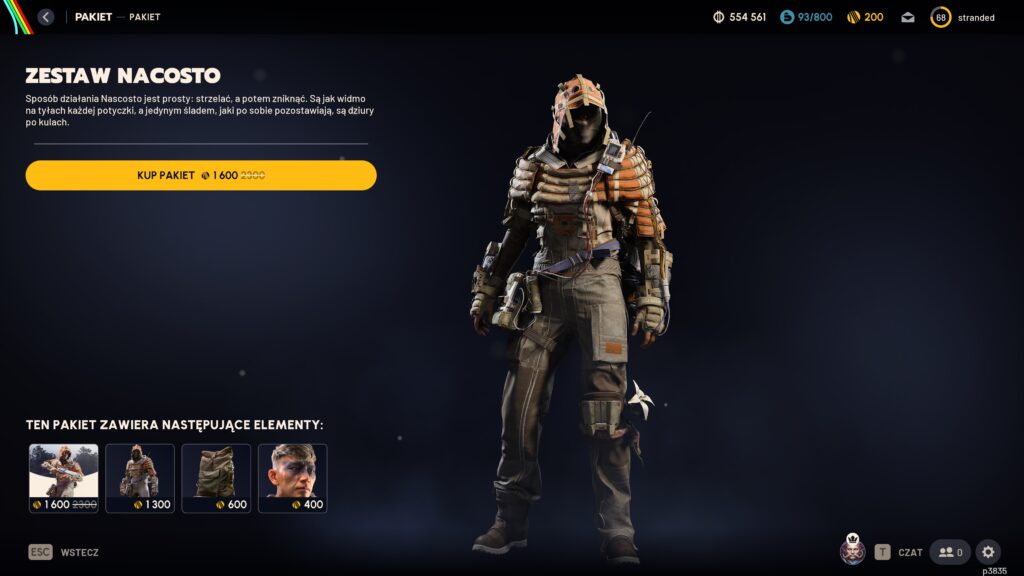Click the Wstecz back label
The image size is (1024, 576).
79,552
